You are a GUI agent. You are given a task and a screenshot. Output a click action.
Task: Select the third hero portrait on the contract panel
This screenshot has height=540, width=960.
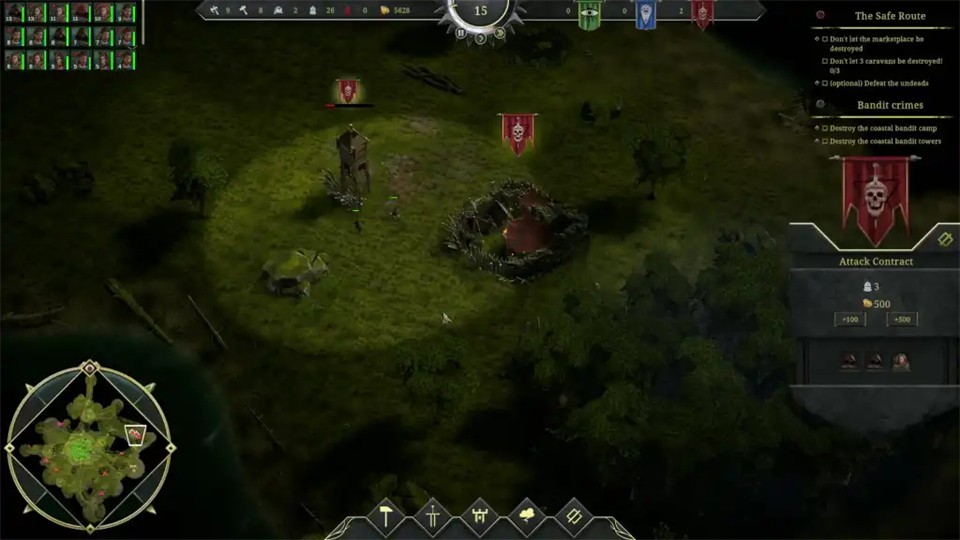point(900,361)
